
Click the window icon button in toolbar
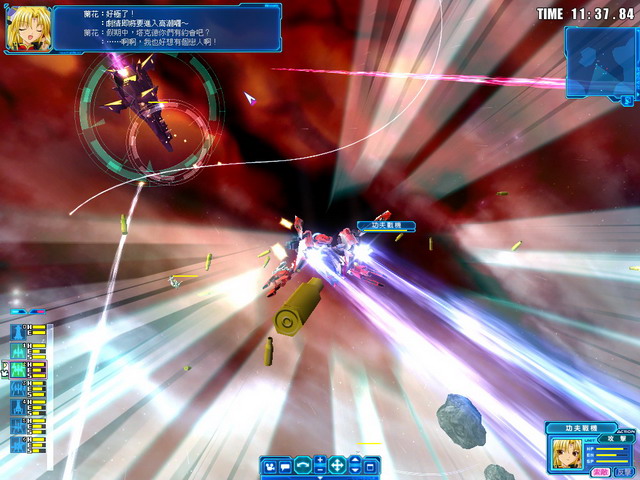[370, 465]
